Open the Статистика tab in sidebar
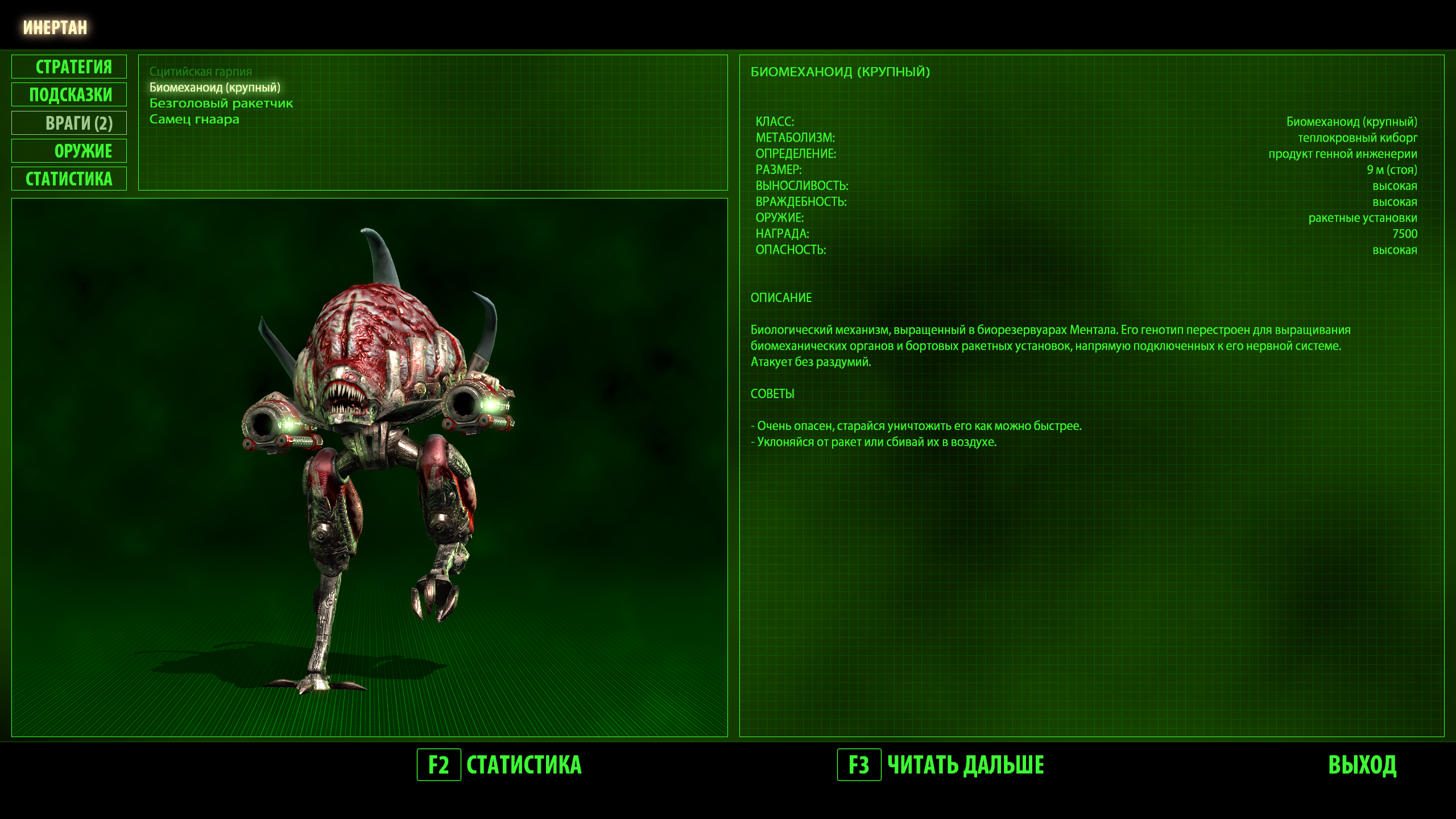The height and width of the screenshot is (819, 1456). coord(69,179)
